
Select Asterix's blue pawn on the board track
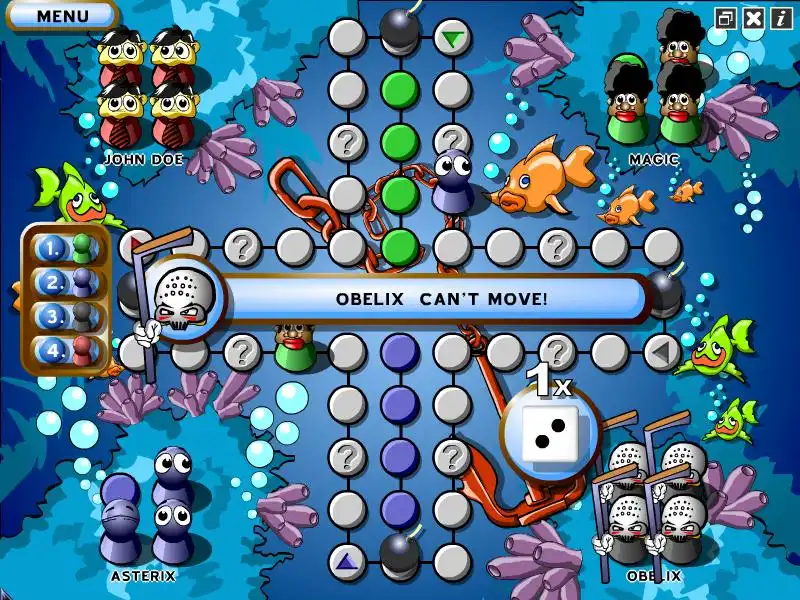coord(453,180)
